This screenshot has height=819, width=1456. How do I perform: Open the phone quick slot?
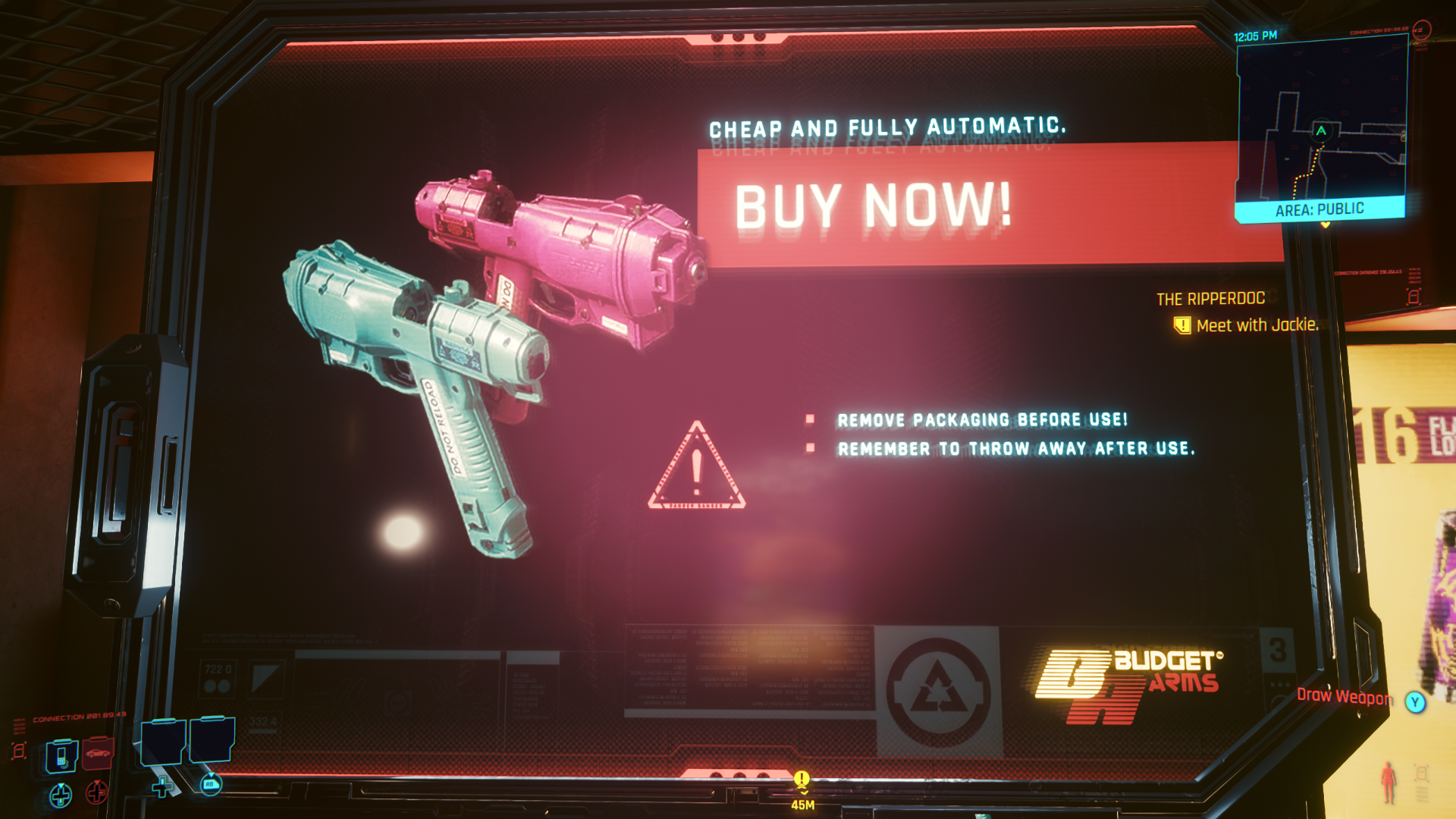pos(61,756)
